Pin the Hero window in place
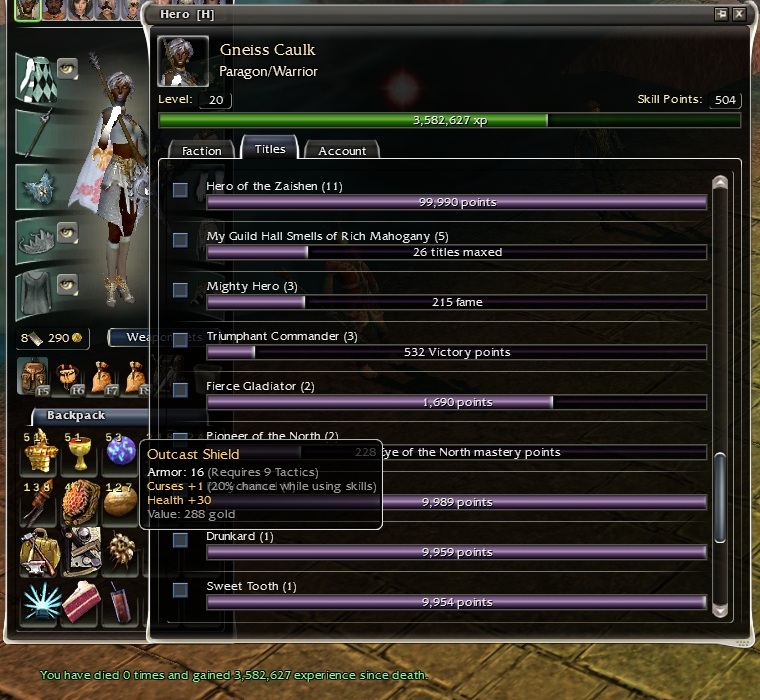The width and height of the screenshot is (760, 700). coord(721,15)
